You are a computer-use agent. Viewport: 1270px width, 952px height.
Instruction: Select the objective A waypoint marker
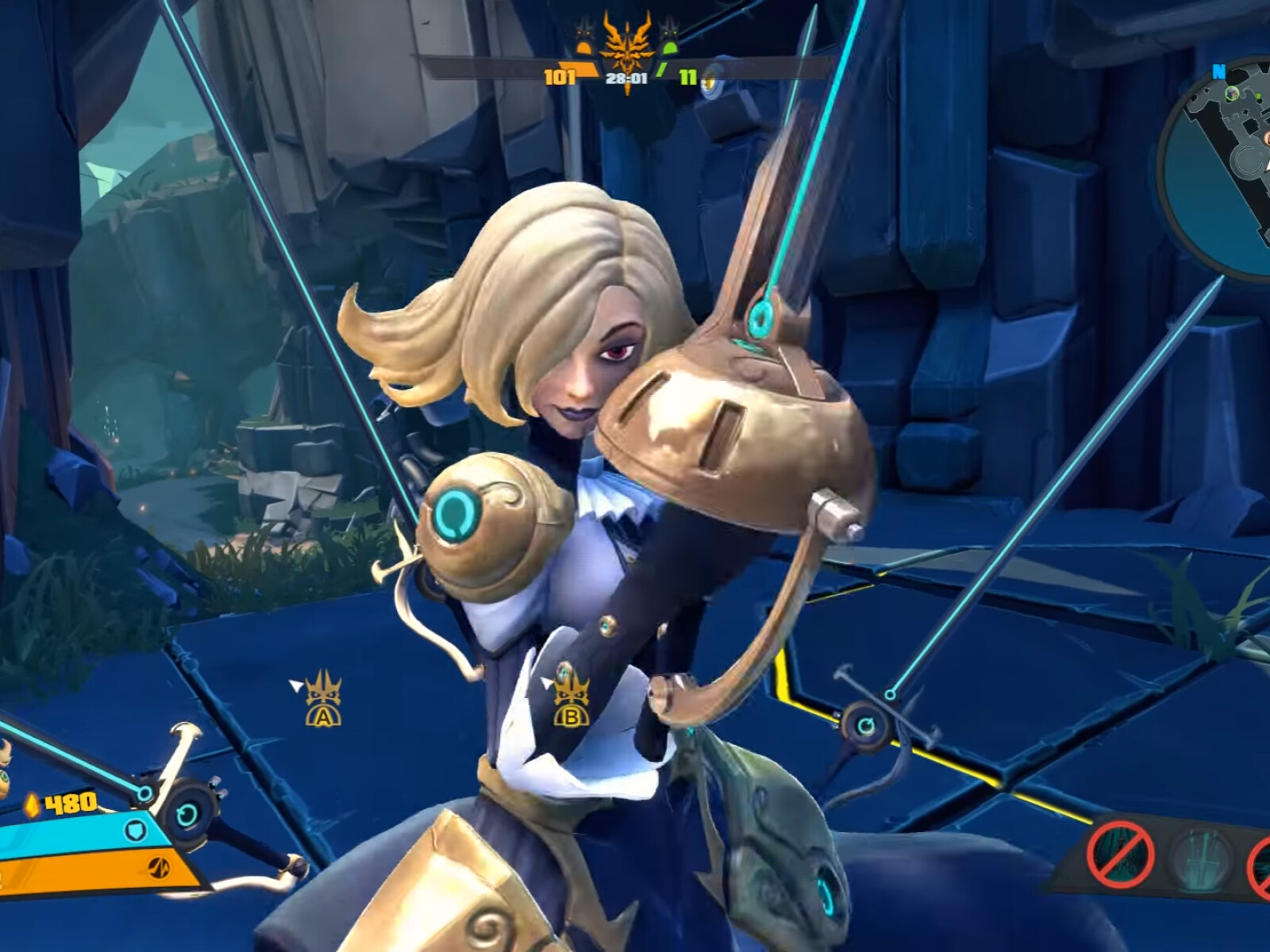(321, 699)
